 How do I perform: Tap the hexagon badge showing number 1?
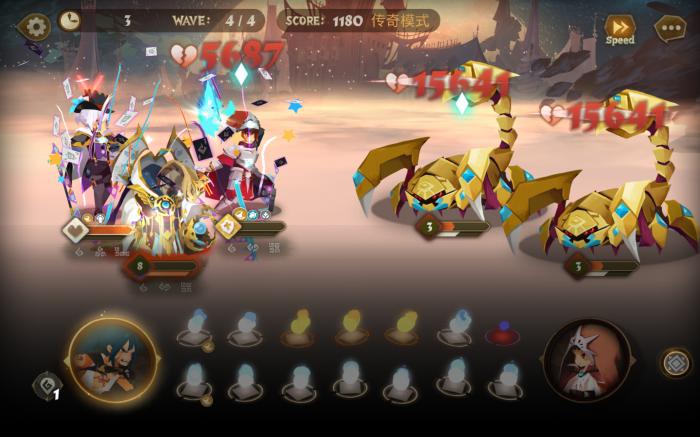click(x=47, y=386)
